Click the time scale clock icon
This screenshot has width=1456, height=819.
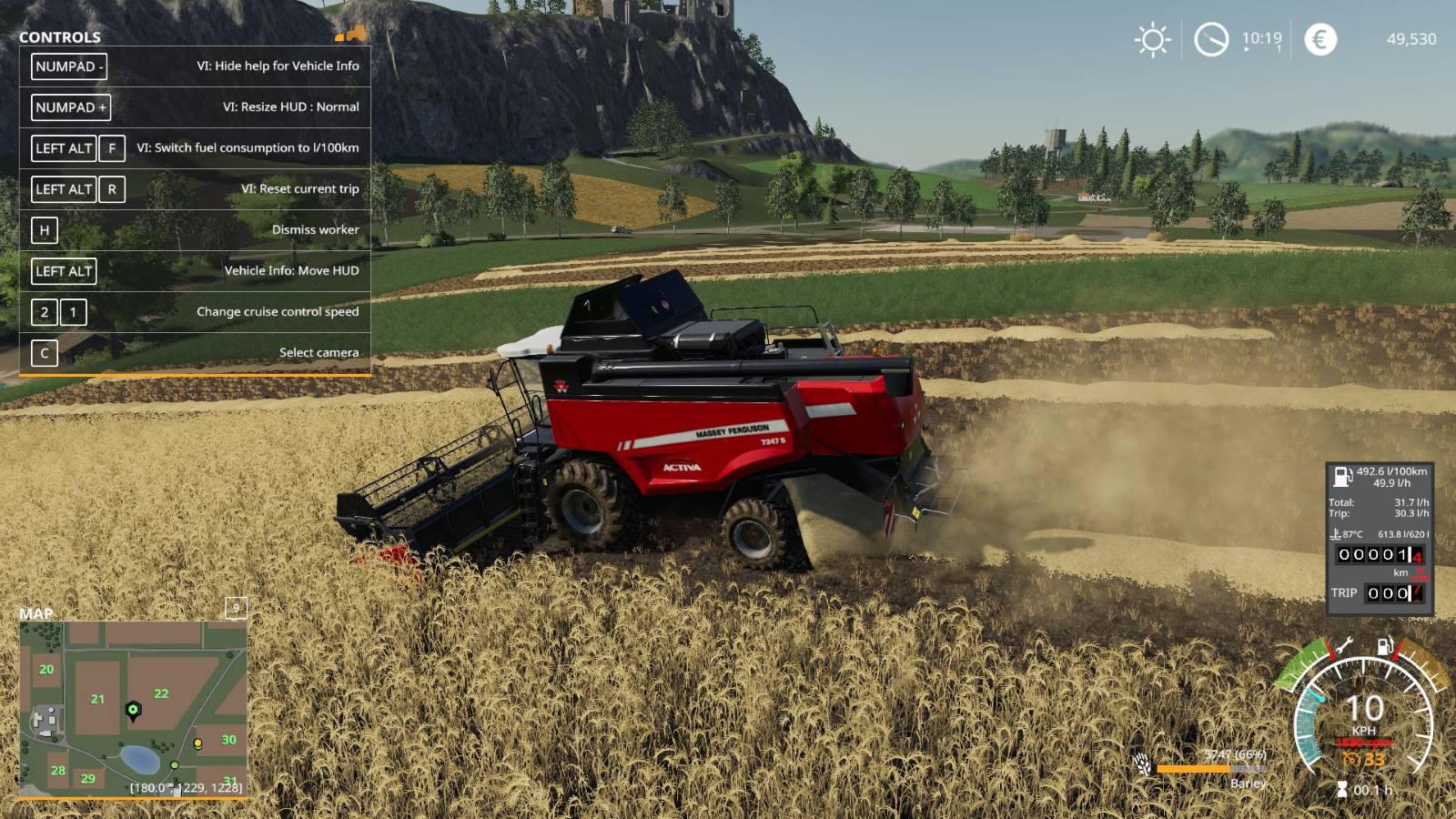coord(1211,40)
